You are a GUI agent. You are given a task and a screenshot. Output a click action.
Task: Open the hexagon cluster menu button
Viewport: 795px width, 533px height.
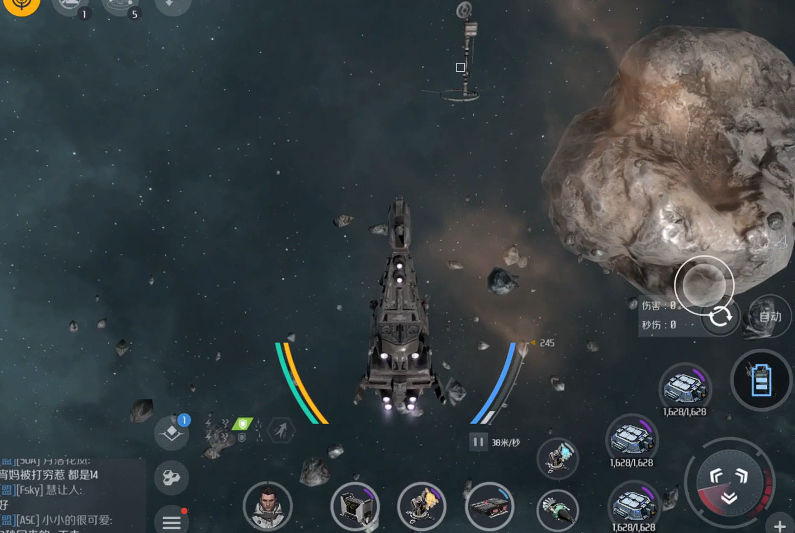coord(171,477)
